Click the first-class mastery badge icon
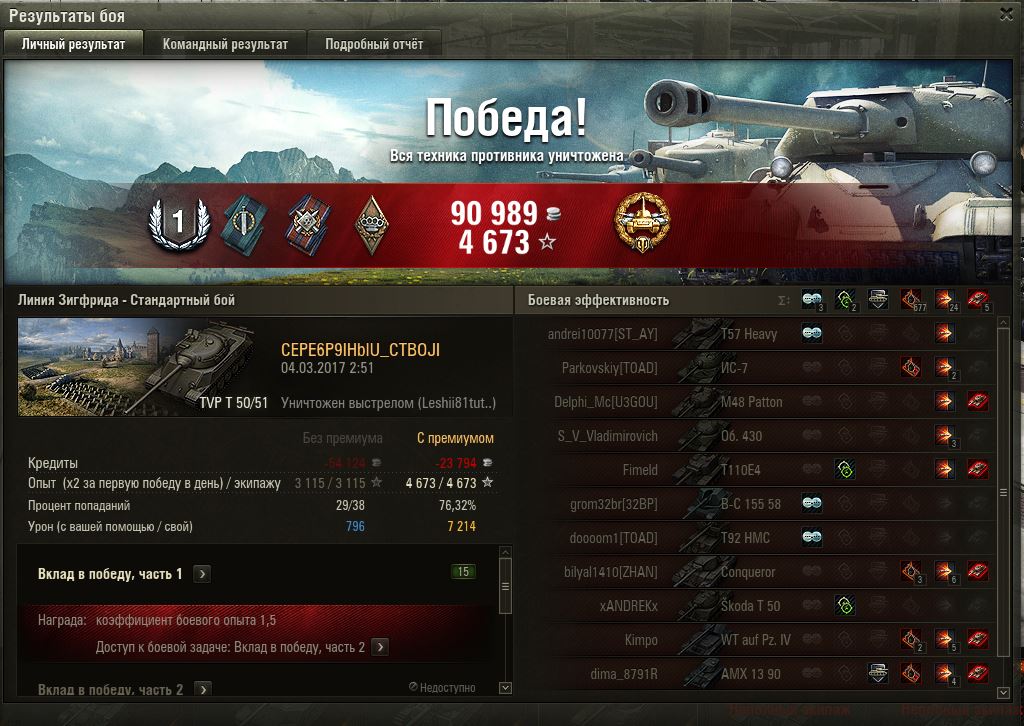The height and width of the screenshot is (726, 1024). point(179,223)
